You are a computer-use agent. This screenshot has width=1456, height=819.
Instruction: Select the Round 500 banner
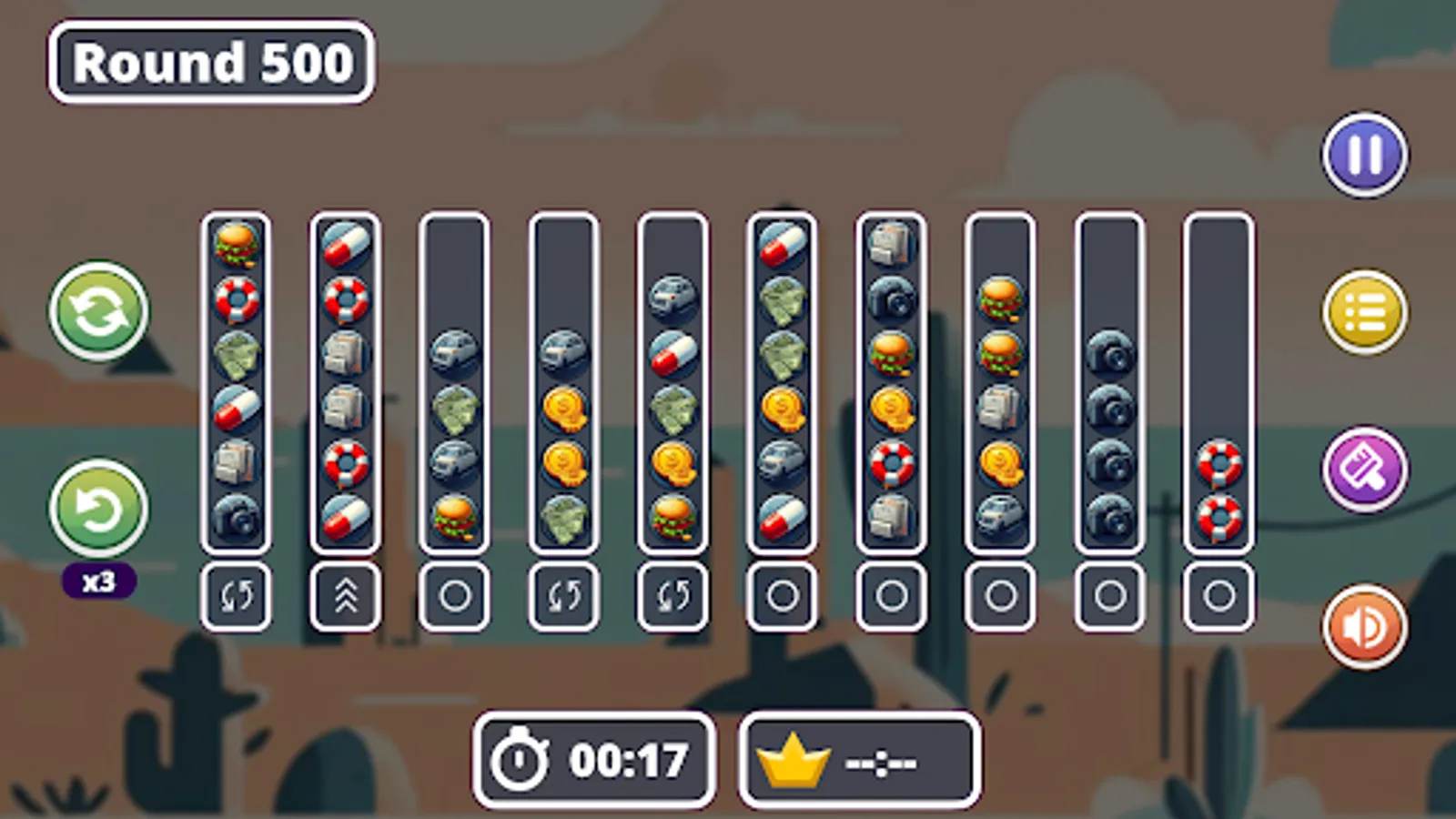210,62
